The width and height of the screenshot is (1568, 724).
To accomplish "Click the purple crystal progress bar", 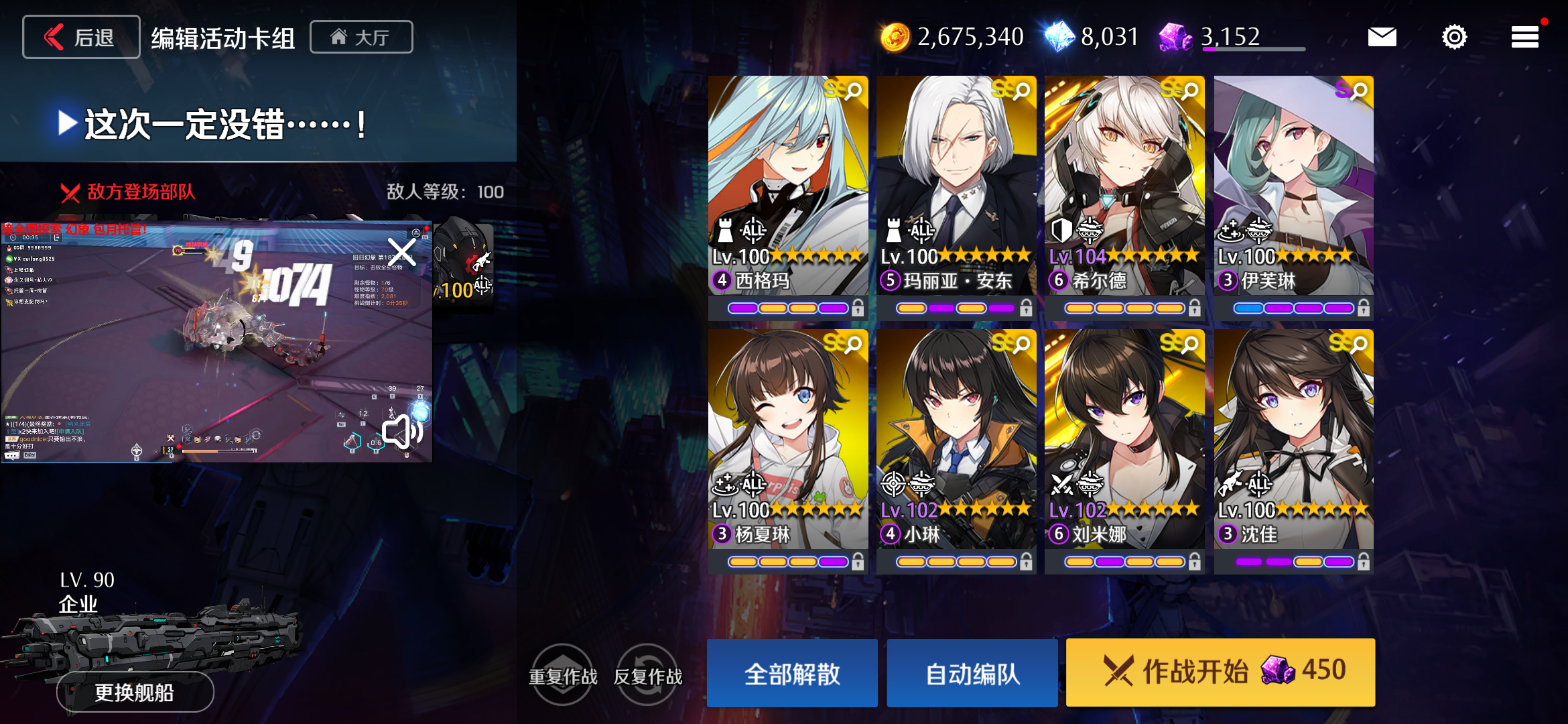I will point(1253,48).
